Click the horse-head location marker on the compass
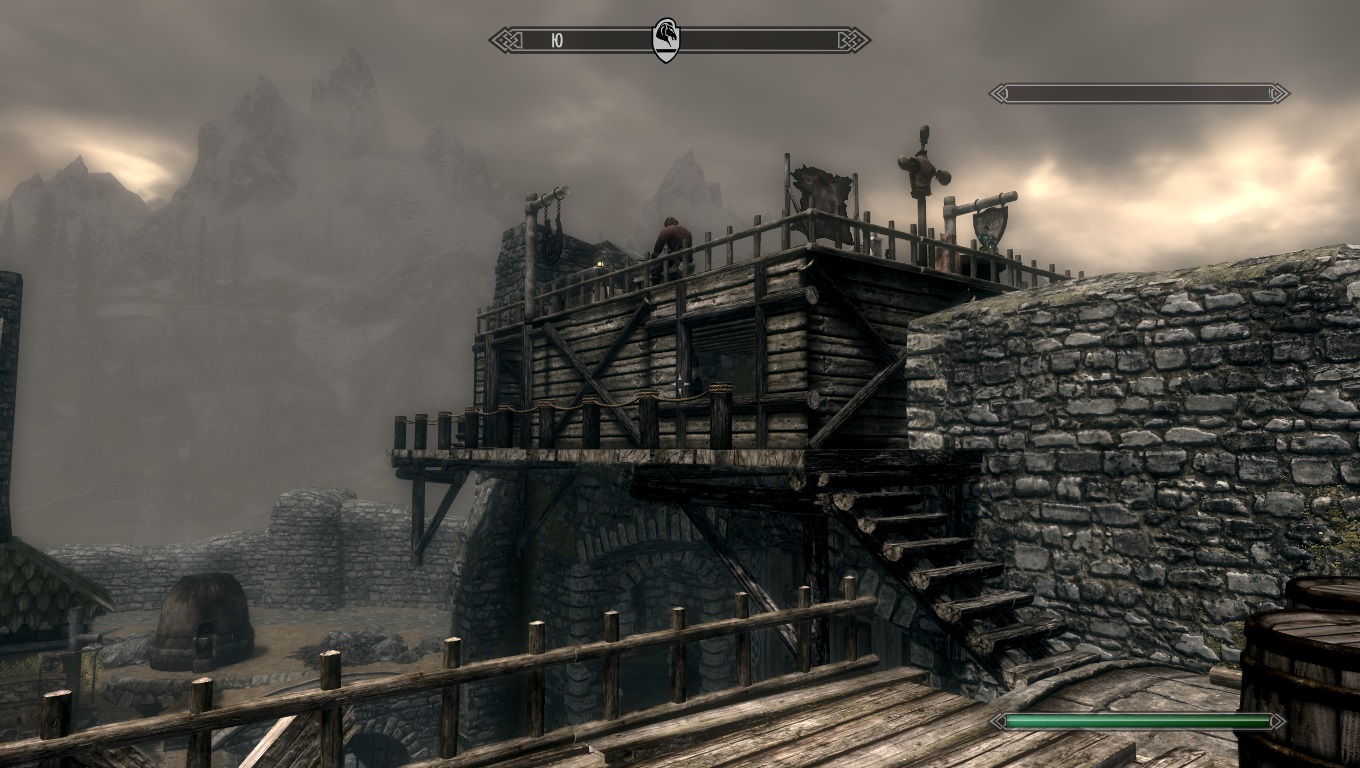The height and width of the screenshot is (768, 1360). (x=665, y=40)
